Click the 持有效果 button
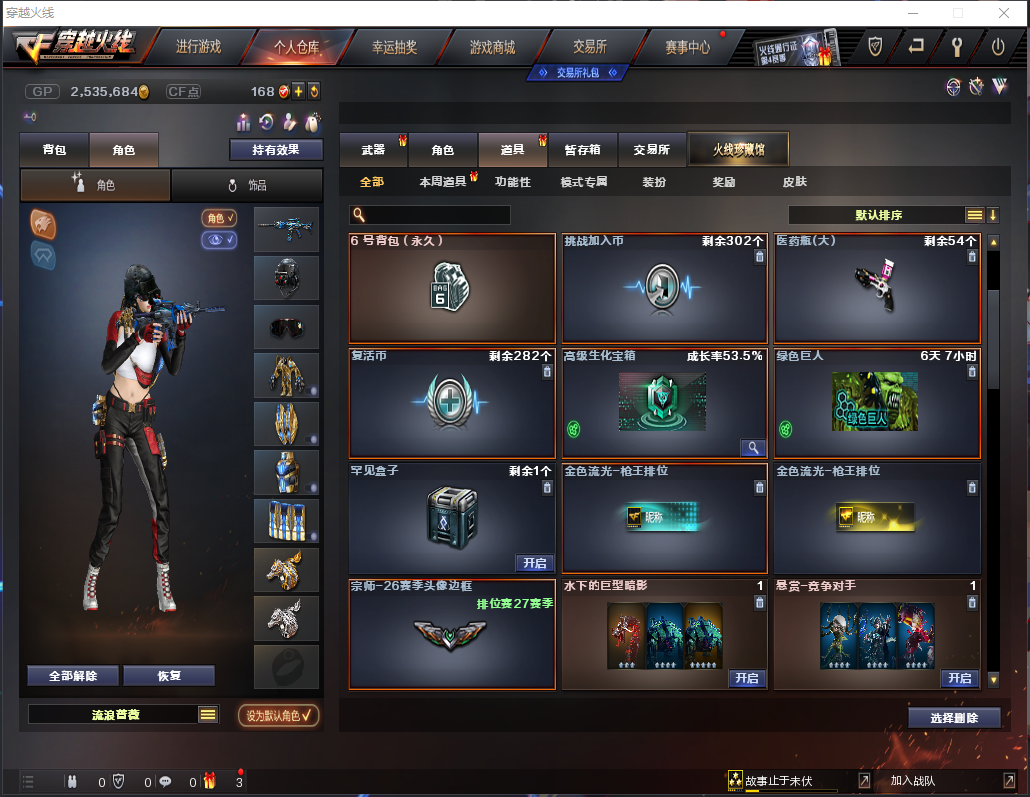This screenshot has width=1030, height=797. pyautogui.click(x=277, y=150)
